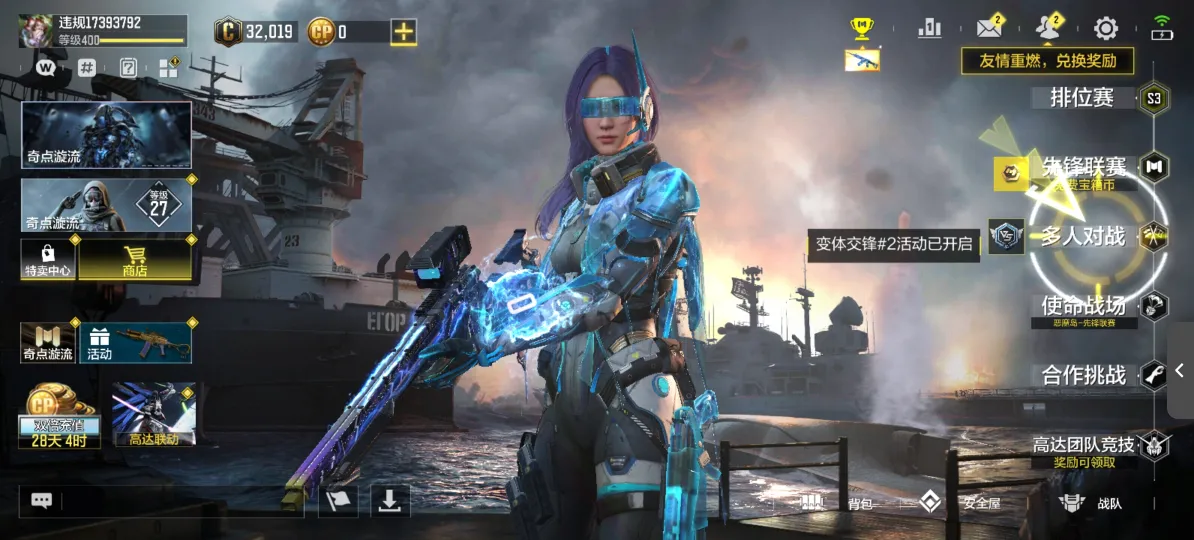This screenshot has width=1194, height=540.
Task: Open the mail envelope inbox
Action: point(989,28)
